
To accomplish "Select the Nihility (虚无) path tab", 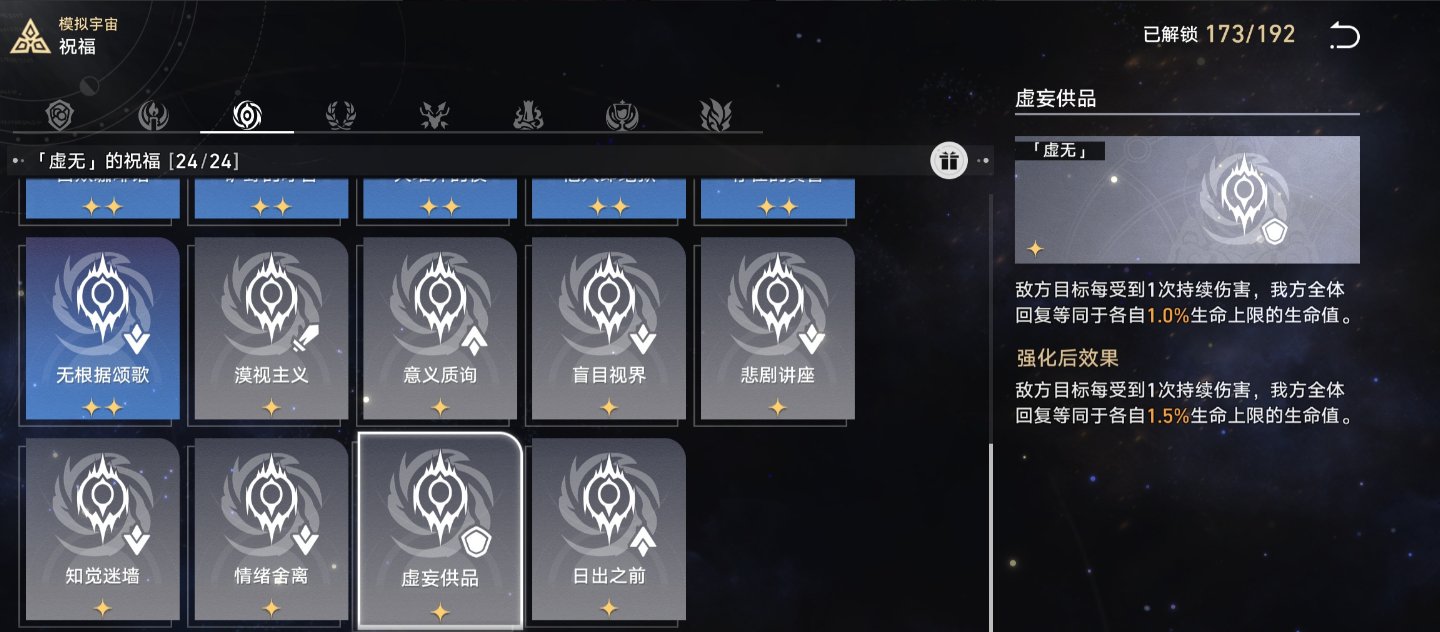I will [247, 116].
